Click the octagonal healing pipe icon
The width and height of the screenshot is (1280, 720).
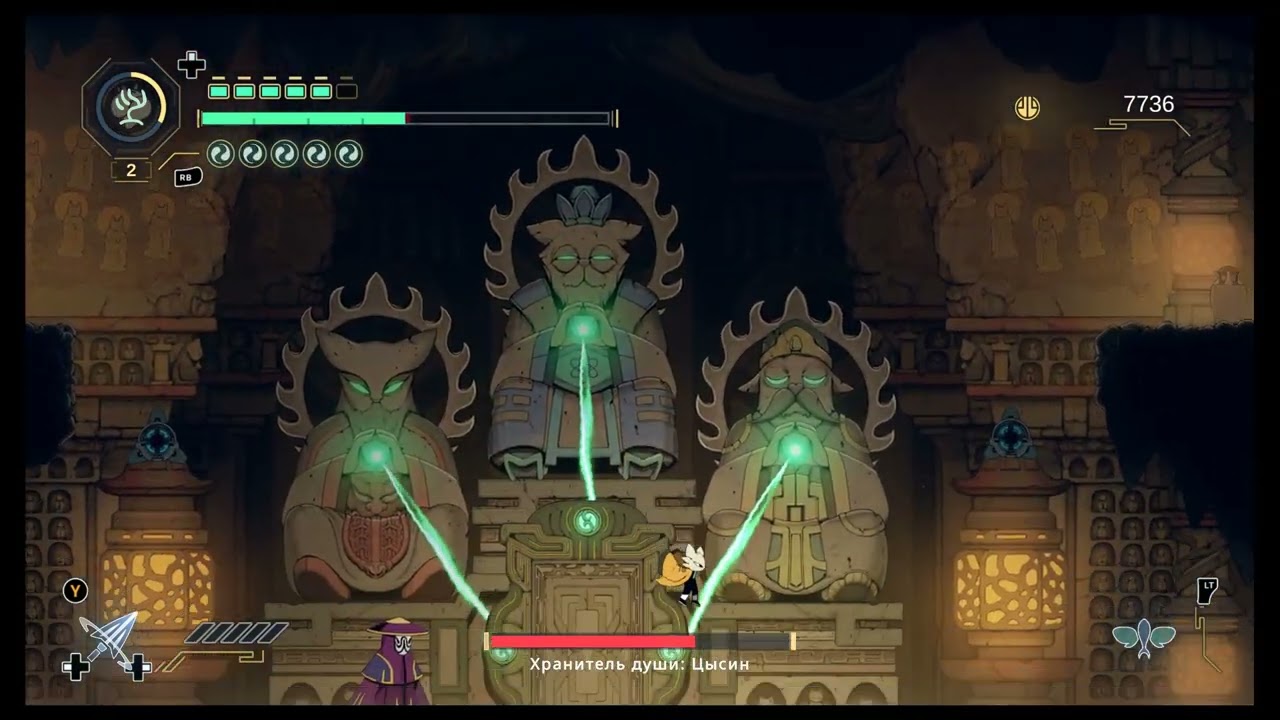coord(130,105)
